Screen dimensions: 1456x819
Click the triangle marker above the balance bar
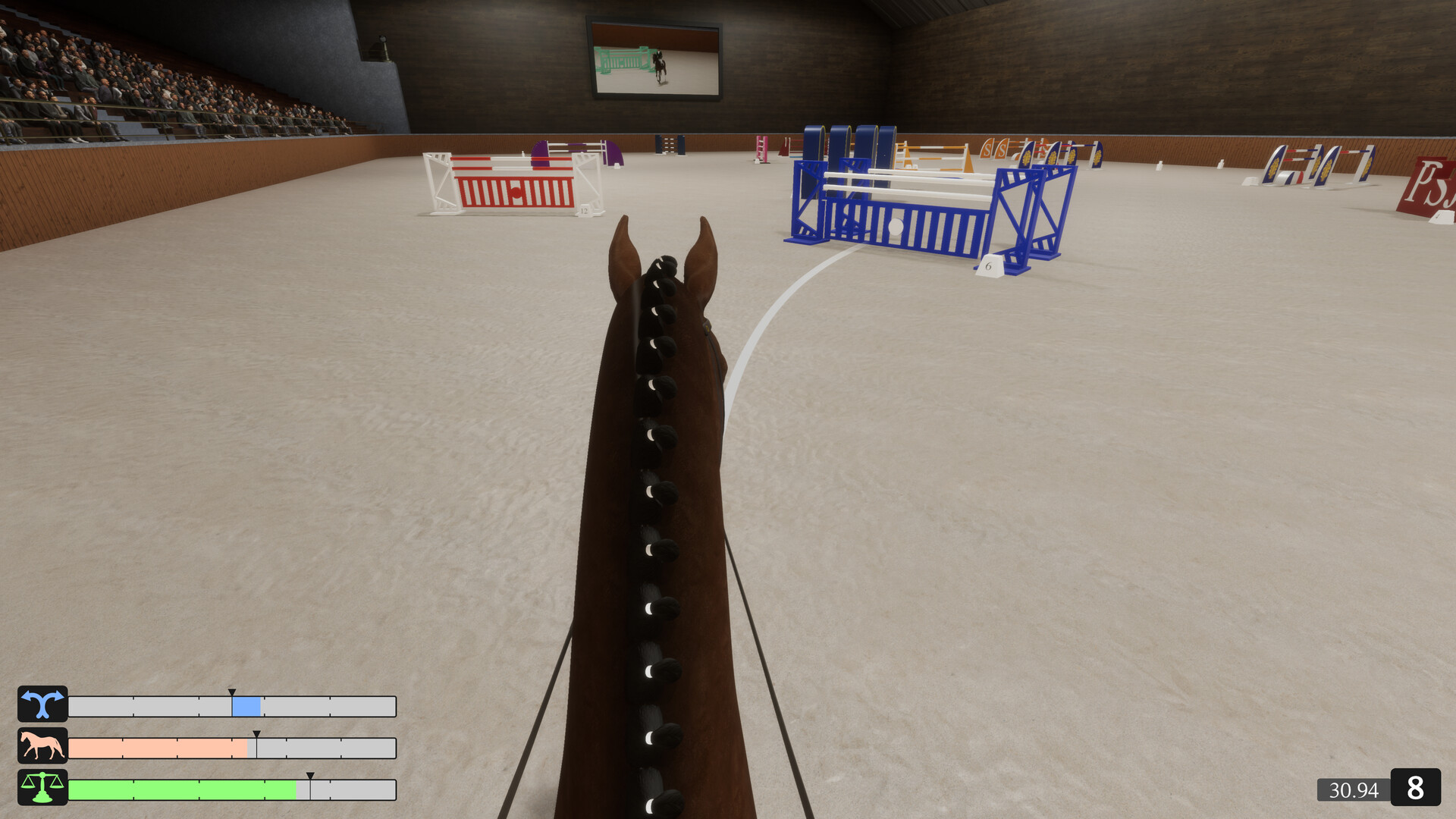click(311, 777)
